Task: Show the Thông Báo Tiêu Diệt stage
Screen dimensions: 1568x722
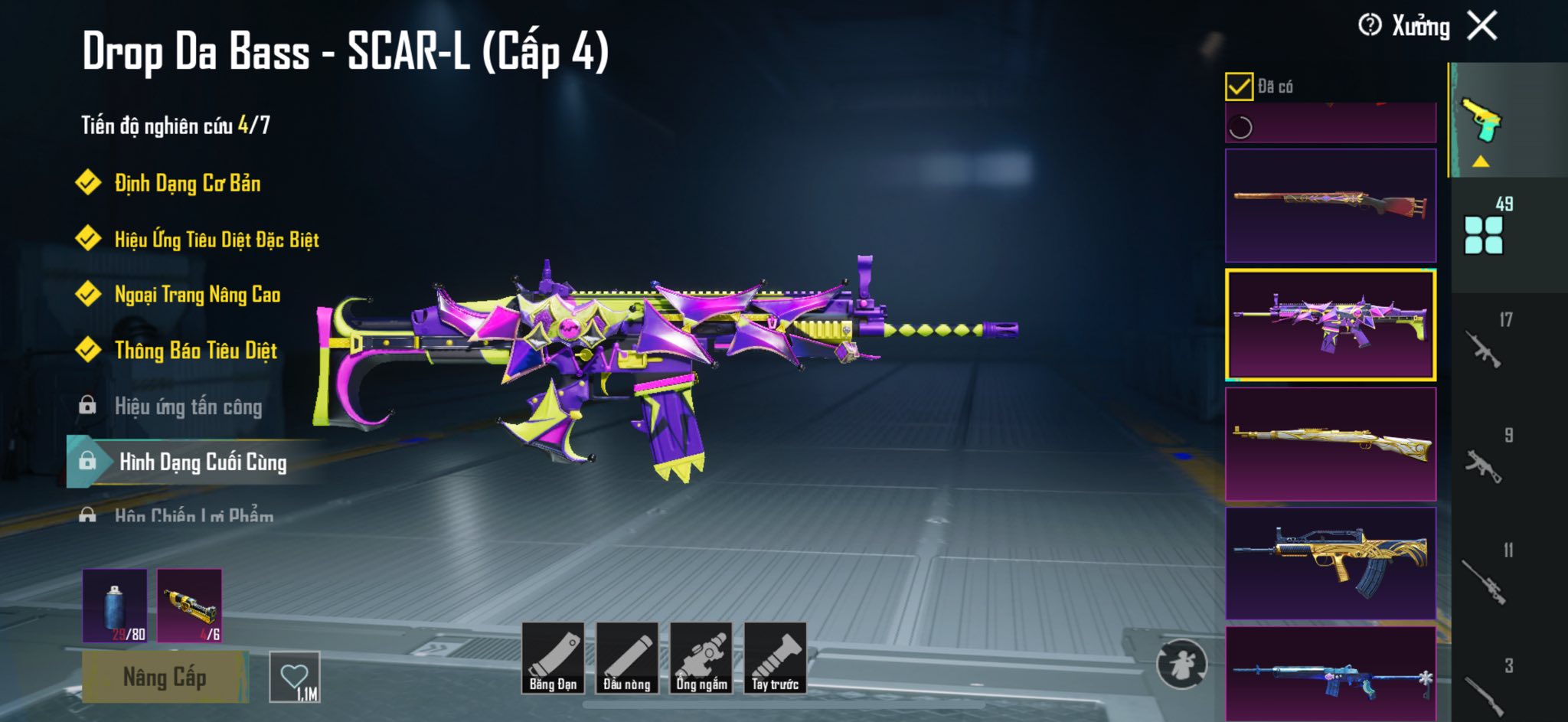Action: 195,351
